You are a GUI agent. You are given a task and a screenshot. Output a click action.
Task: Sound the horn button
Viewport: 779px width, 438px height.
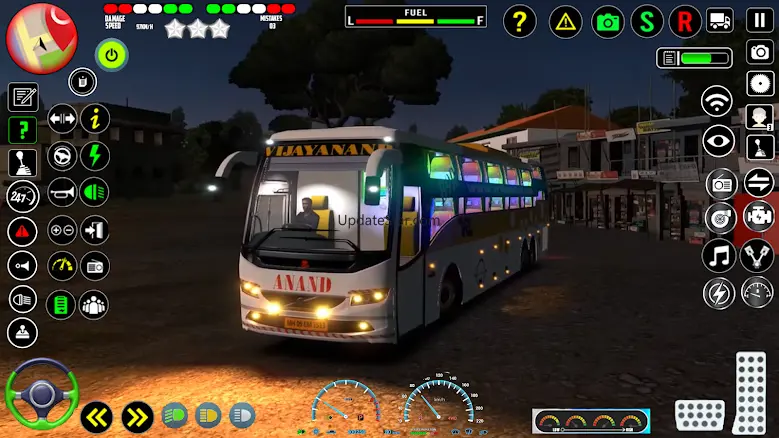tap(62, 192)
